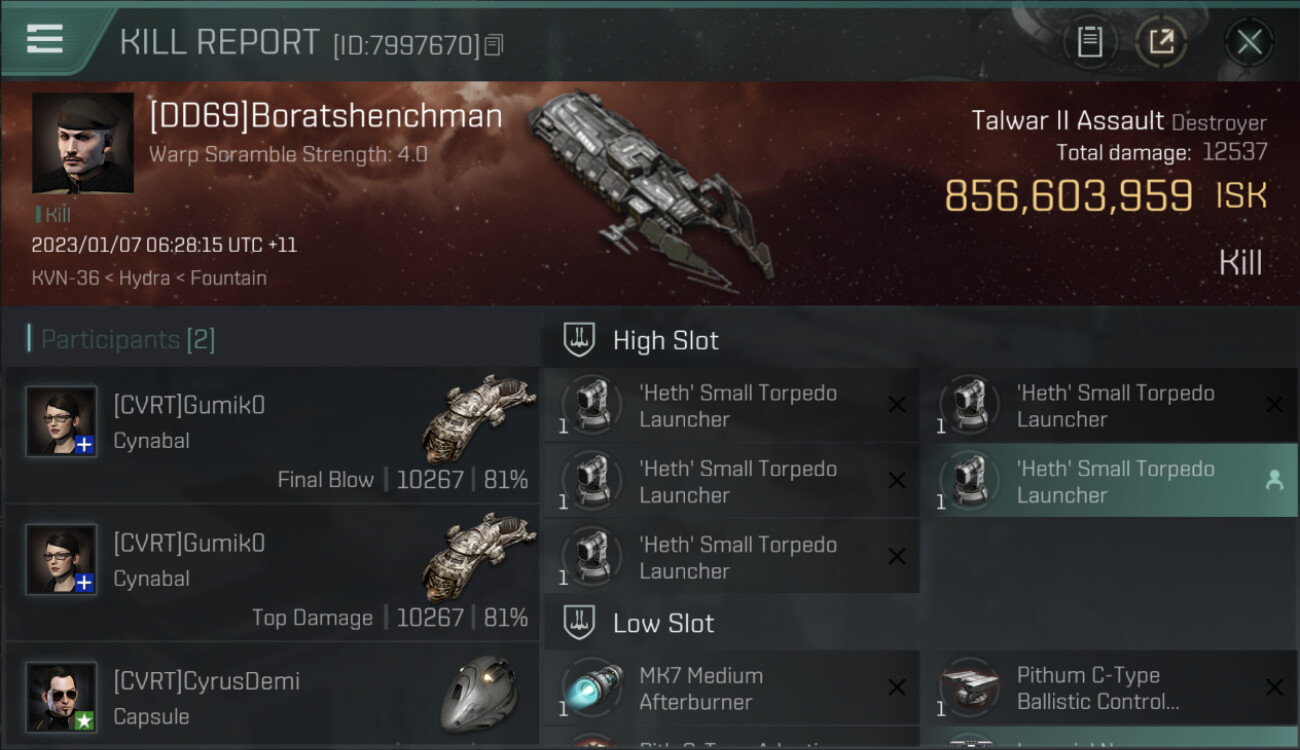The width and height of the screenshot is (1300, 750).
Task: Select GumikO's Final Blow participant row
Action: (272, 435)
